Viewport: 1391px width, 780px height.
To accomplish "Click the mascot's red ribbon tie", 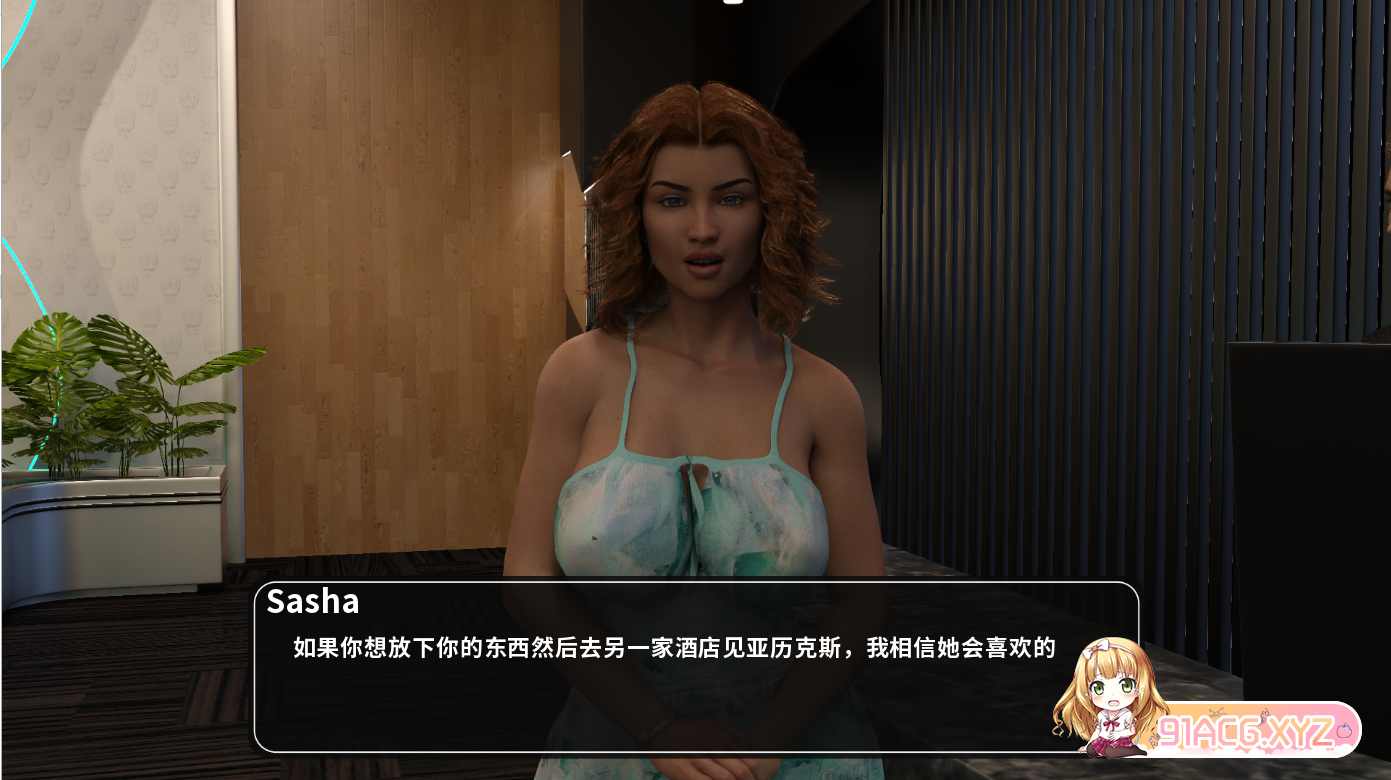I will point(1113,723).
